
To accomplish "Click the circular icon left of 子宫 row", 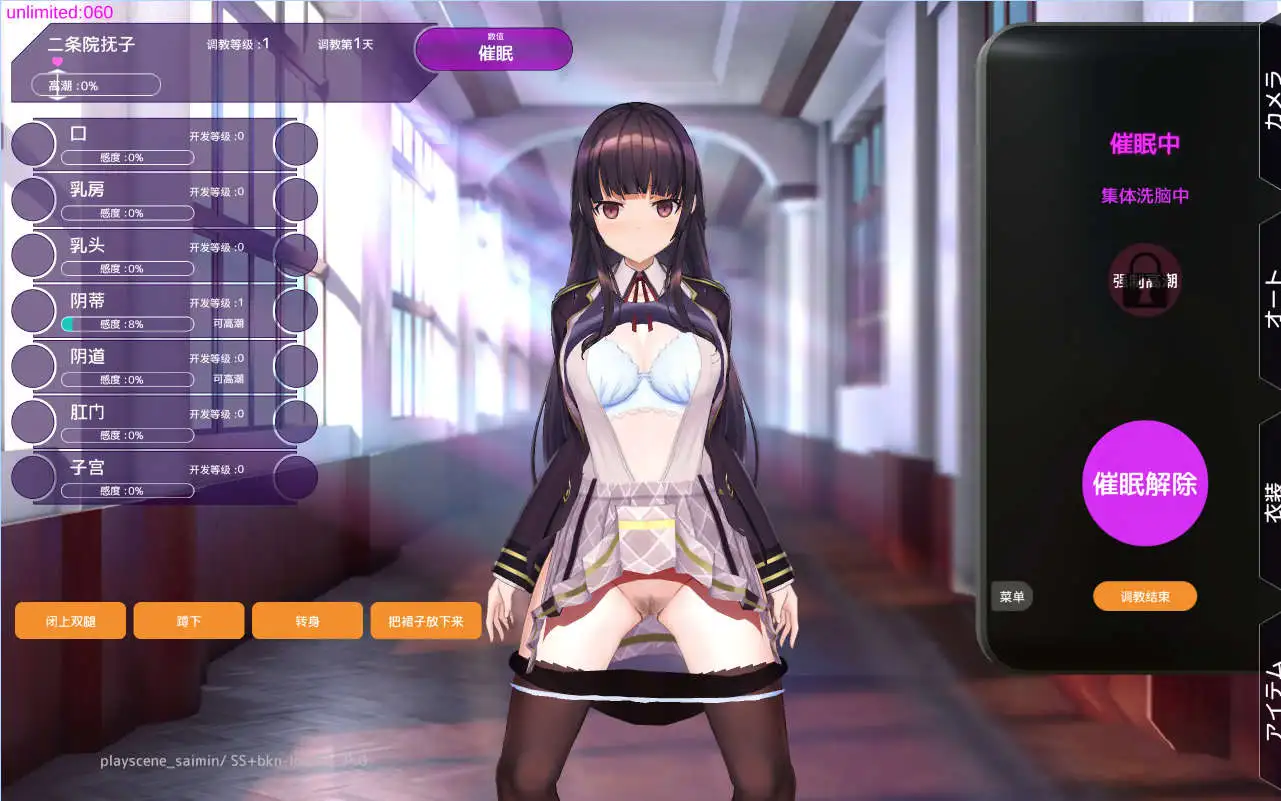I will [x=33, y=477].
